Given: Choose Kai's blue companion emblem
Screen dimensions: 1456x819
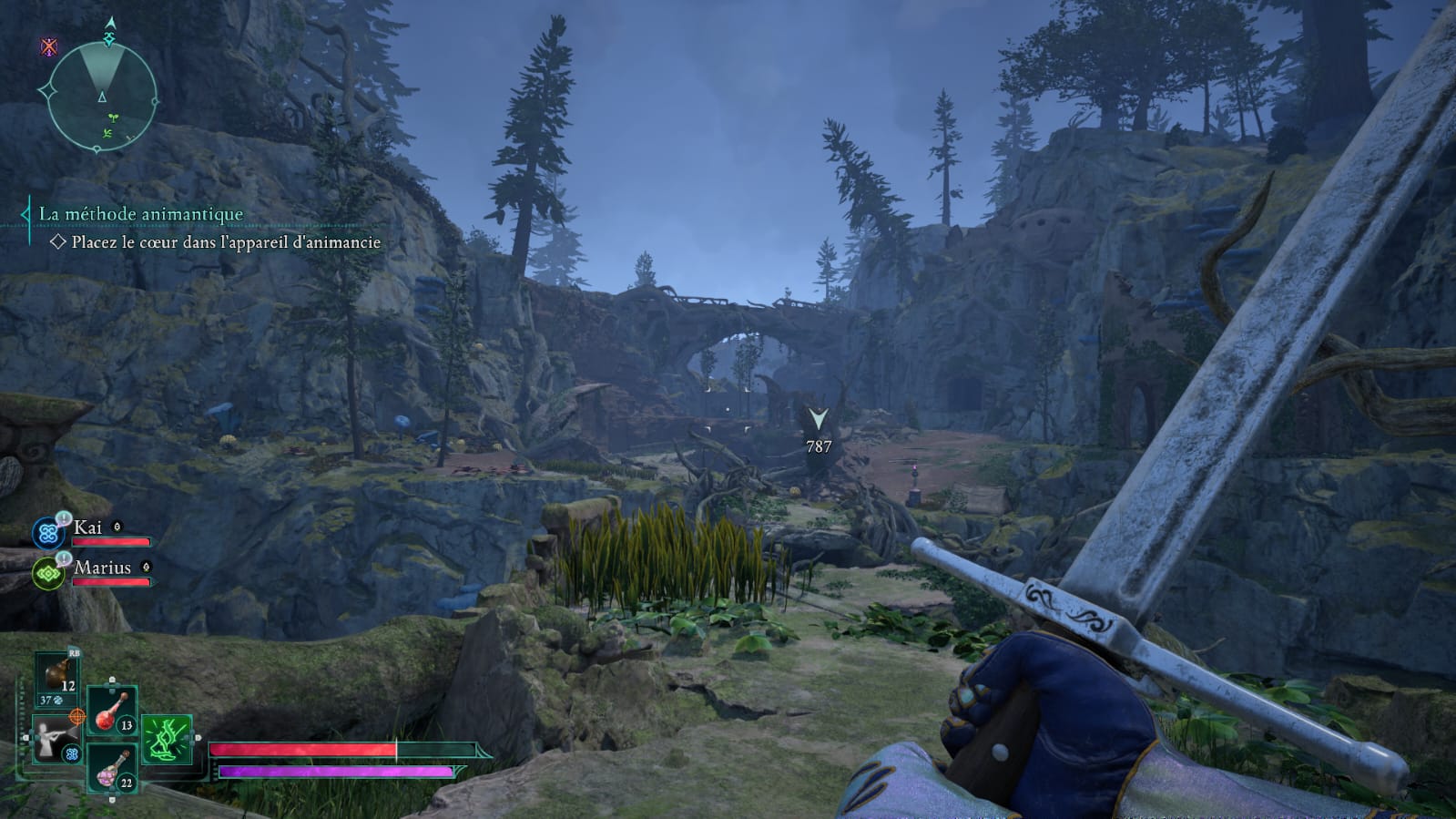Looking at the screenshot, I should pyautogui.click(x=48, y=533).
